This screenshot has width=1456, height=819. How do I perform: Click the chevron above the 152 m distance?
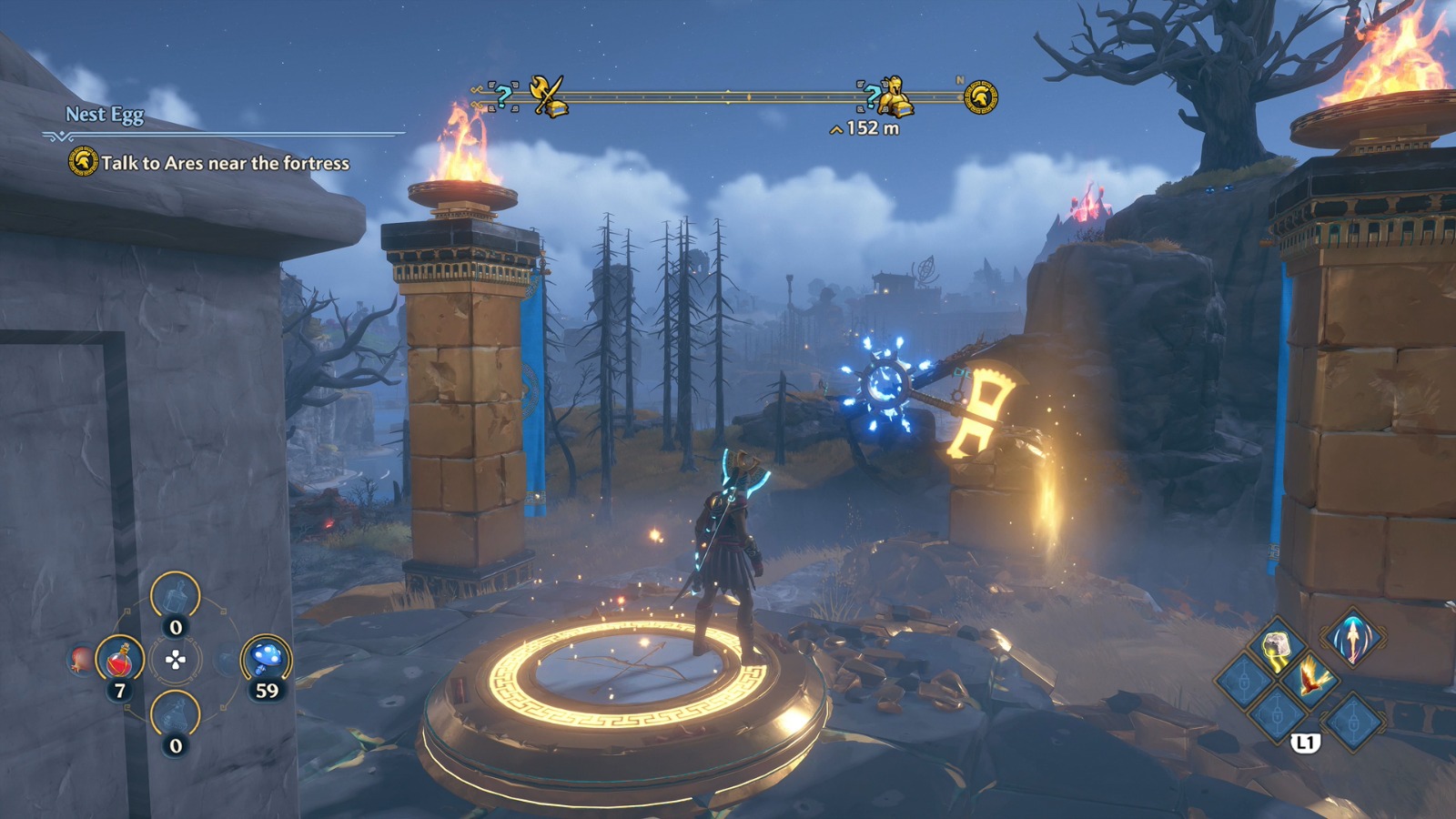835,128
